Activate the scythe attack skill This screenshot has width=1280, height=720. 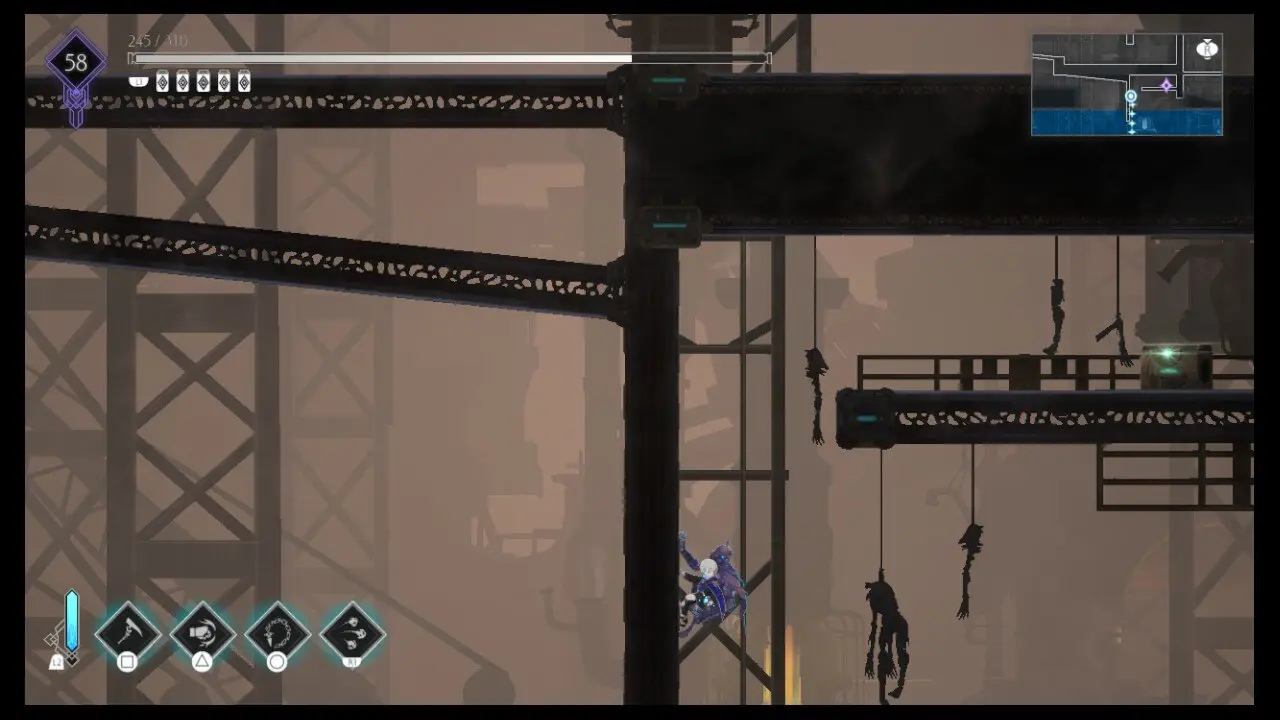point(128,633)
